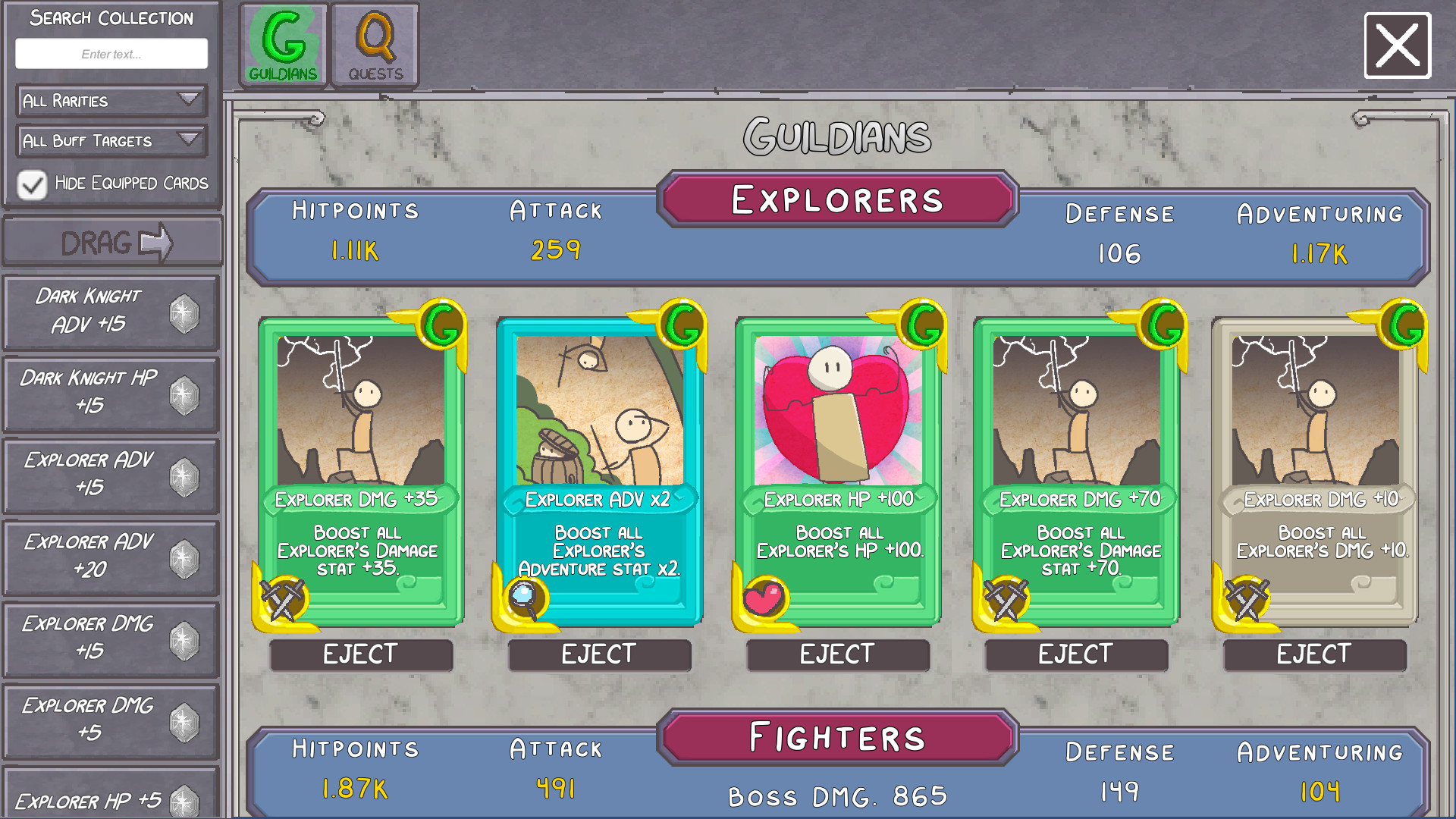Open the Quests panel icon

point(375,42)
